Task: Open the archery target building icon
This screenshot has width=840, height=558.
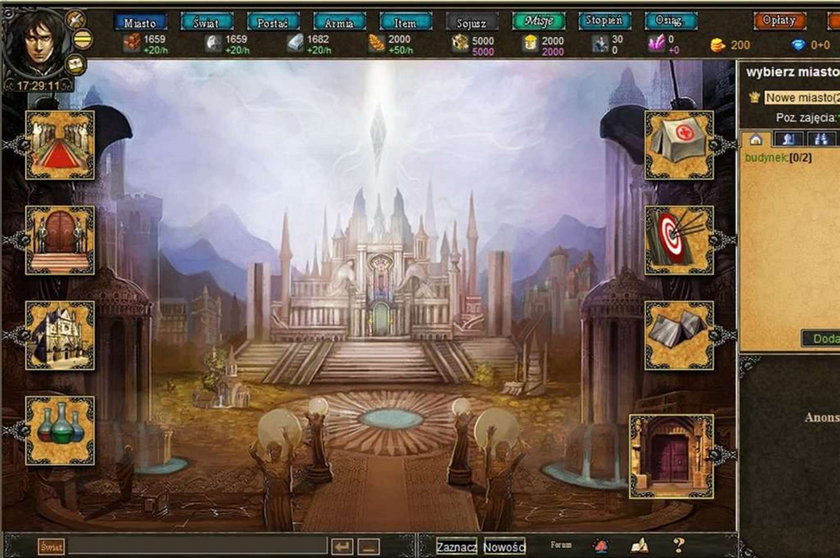Action: pyautogui.click(x=679, y=240)
